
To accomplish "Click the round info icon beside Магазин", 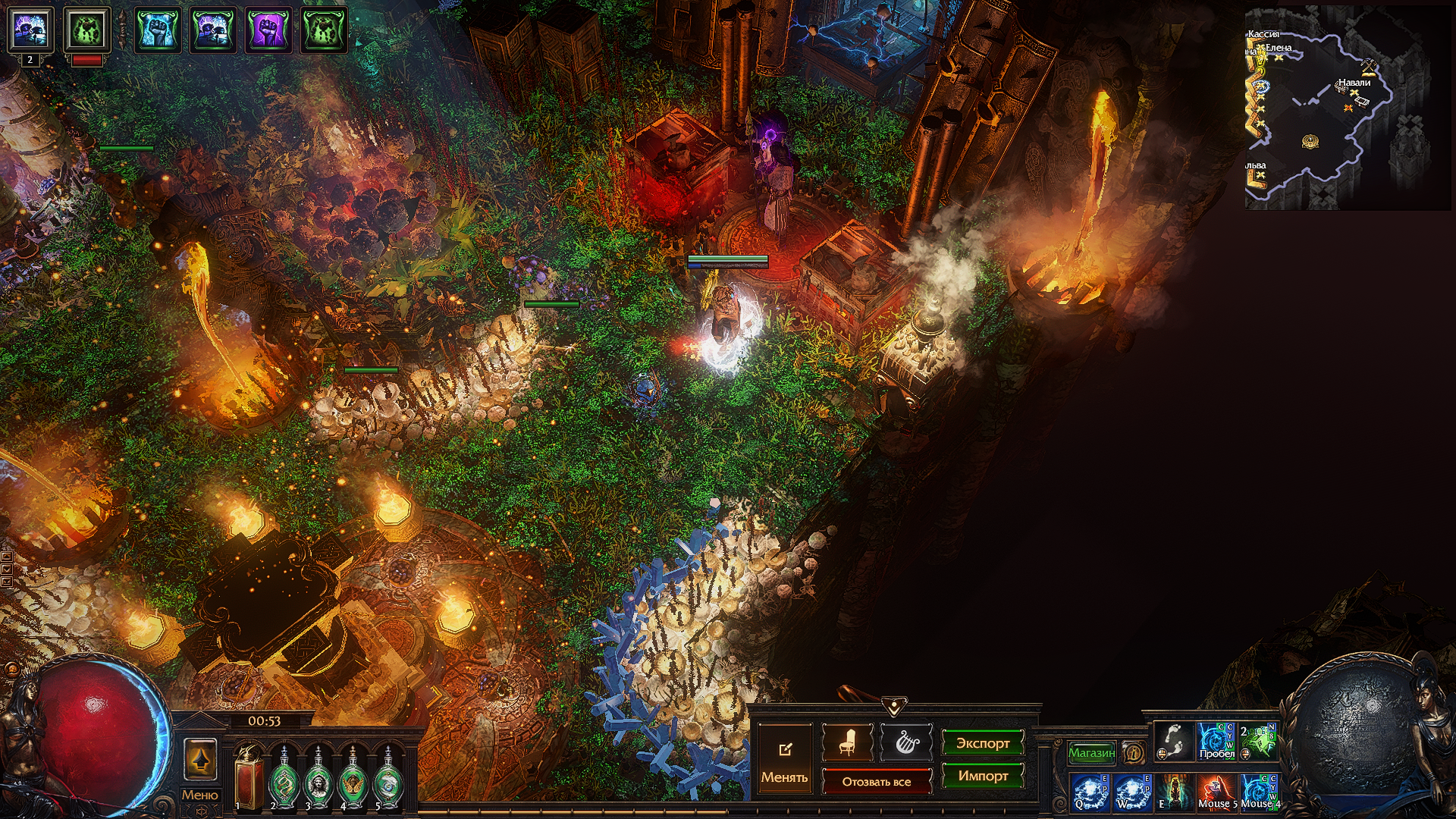I will (x=1133, y=753).
